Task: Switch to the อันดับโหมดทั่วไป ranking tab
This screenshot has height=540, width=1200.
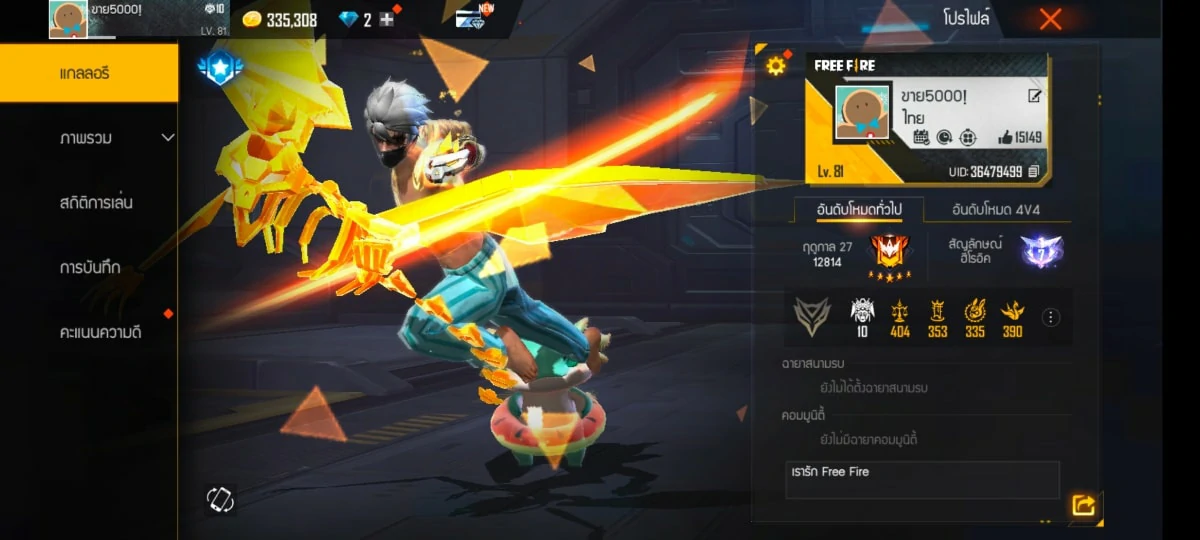Action: click(858, 210)
